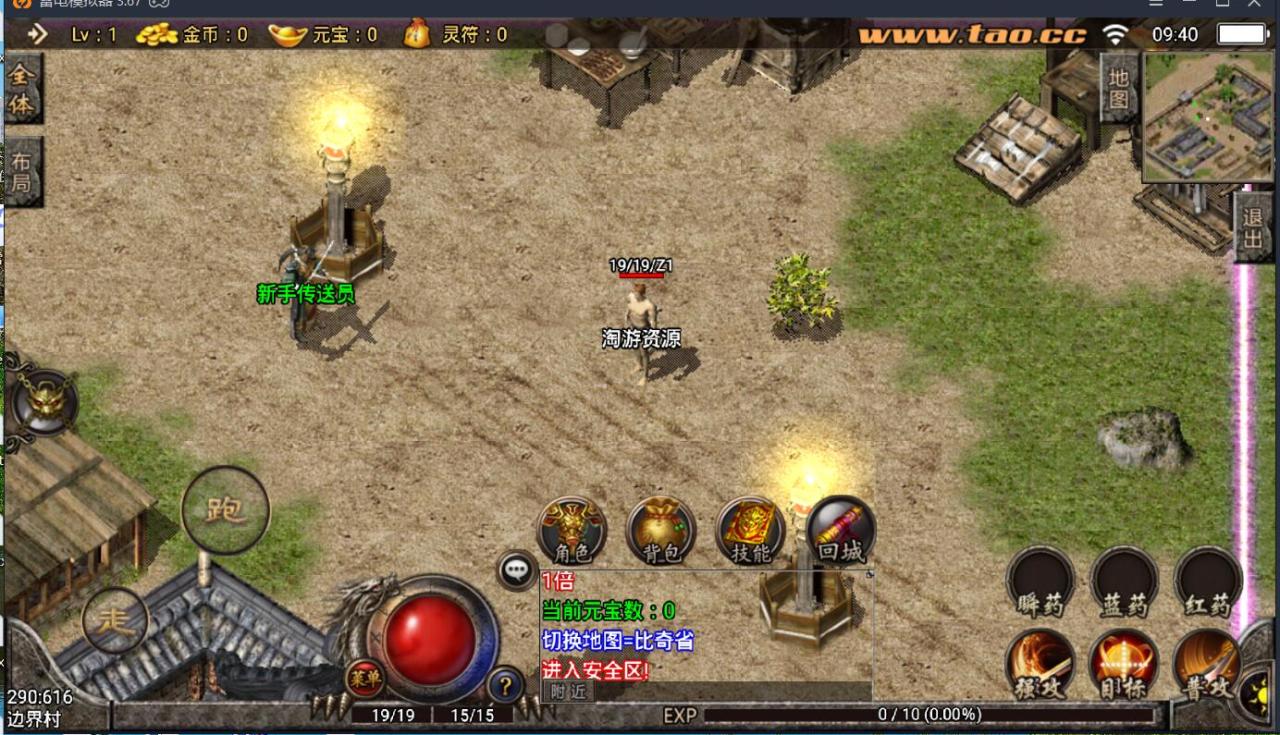Viewport: 1280px width, 735px height.
Task: Activate the 强攻 forced attack skill
Action: point(1040,664)
